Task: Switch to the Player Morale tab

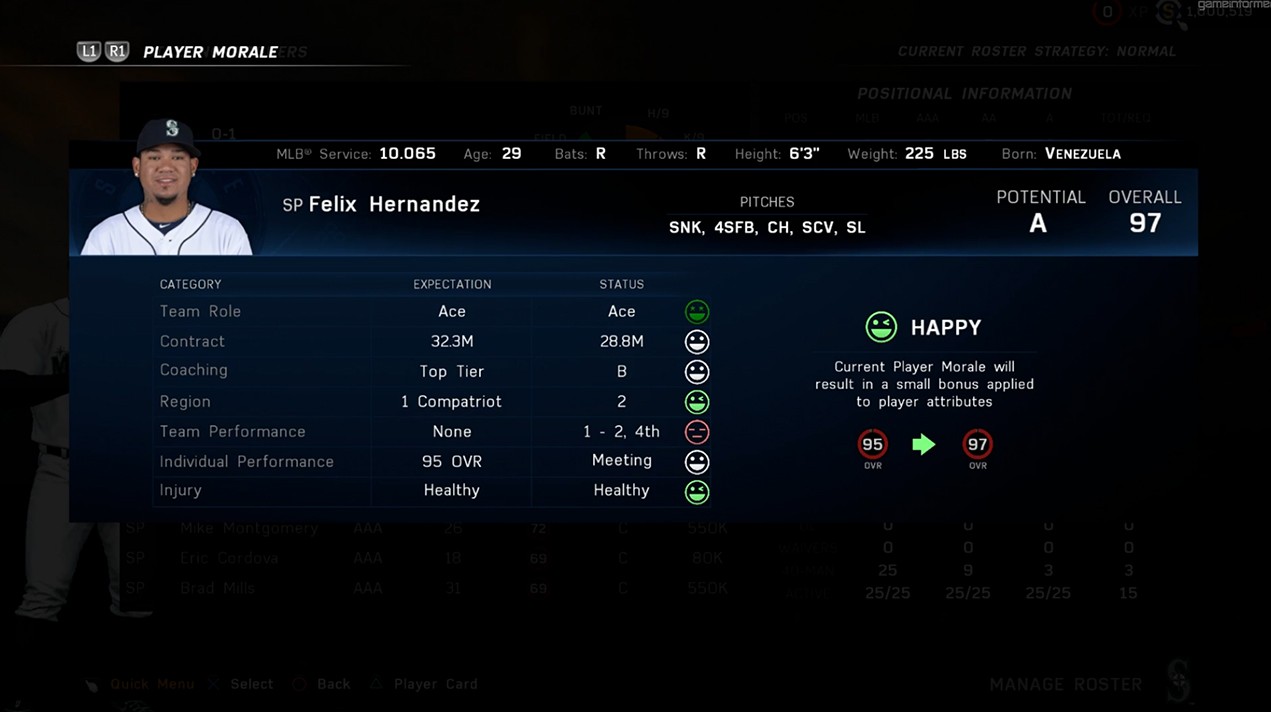Action: click(x=210, y=52)
